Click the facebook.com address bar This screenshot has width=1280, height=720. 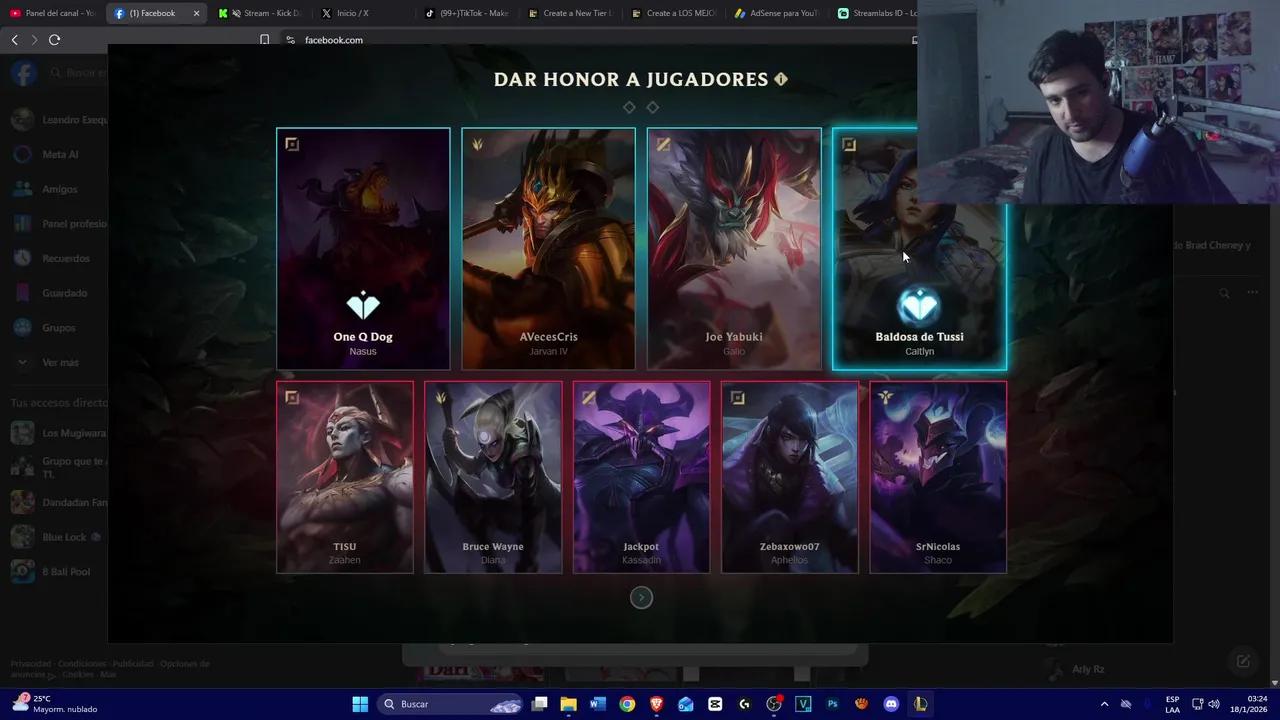[334, 40]
